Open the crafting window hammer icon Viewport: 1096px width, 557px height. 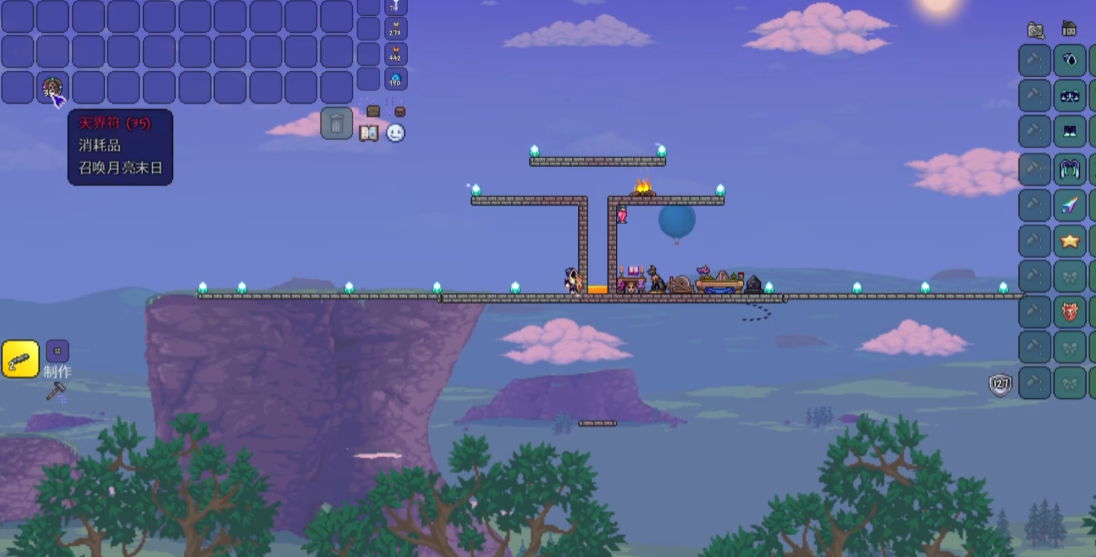[55, 391]
